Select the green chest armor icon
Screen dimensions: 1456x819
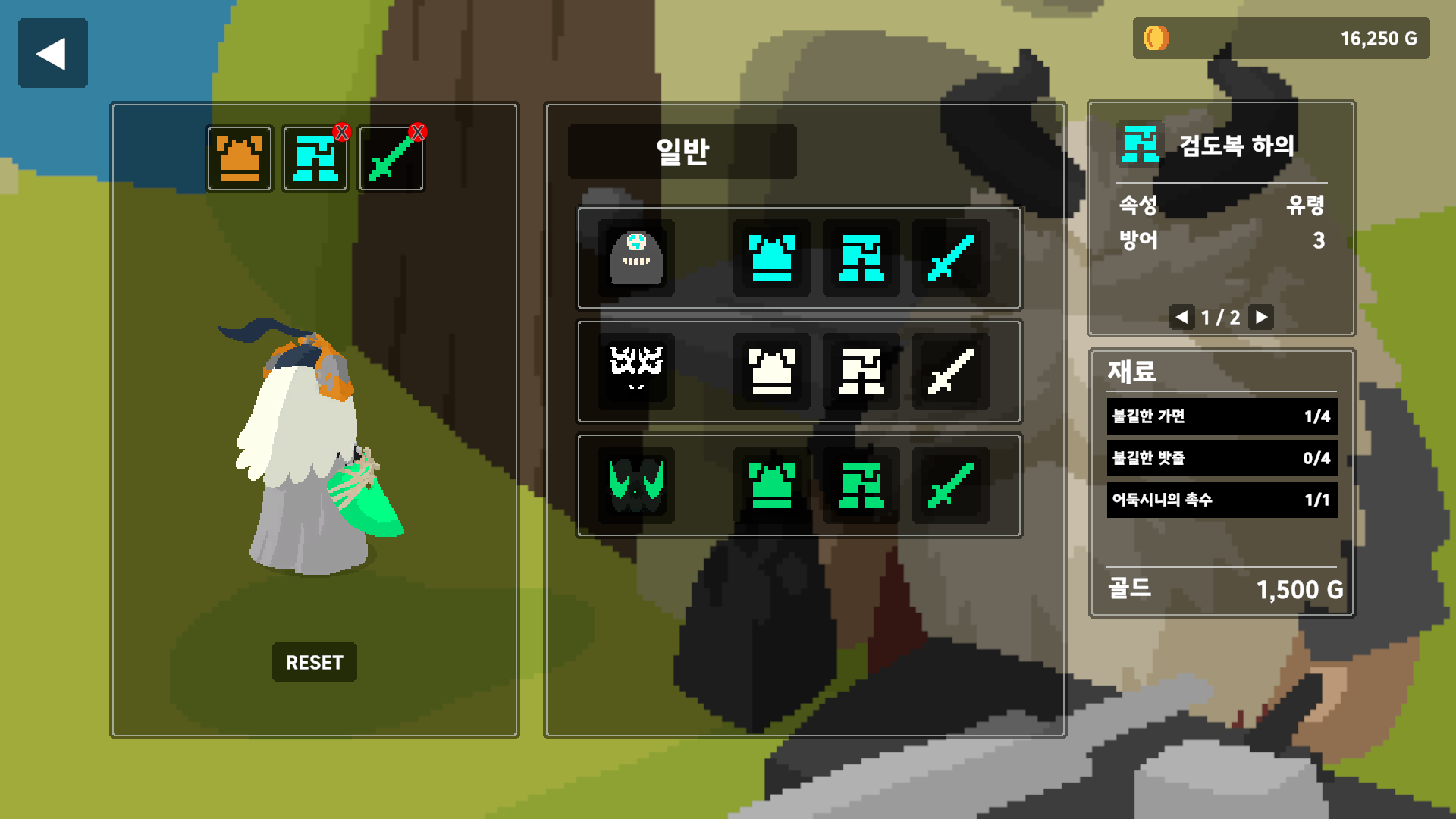pyautogui.click(x=771, y=484)
